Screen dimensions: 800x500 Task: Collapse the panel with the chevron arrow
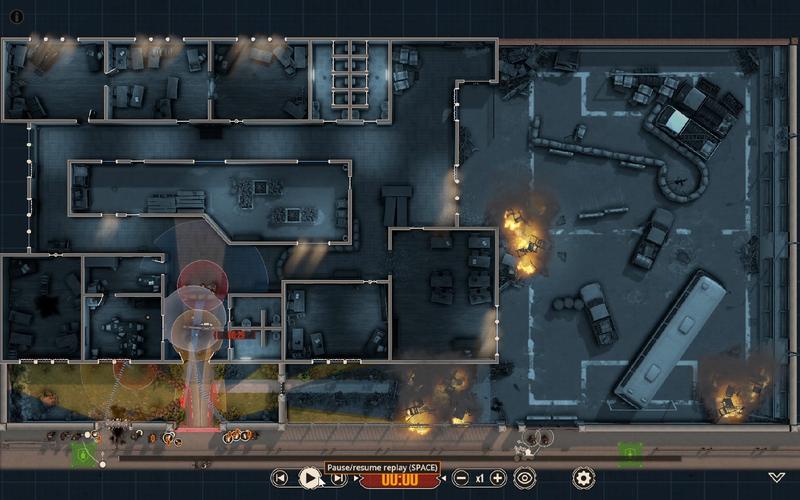tap(777, 478)
